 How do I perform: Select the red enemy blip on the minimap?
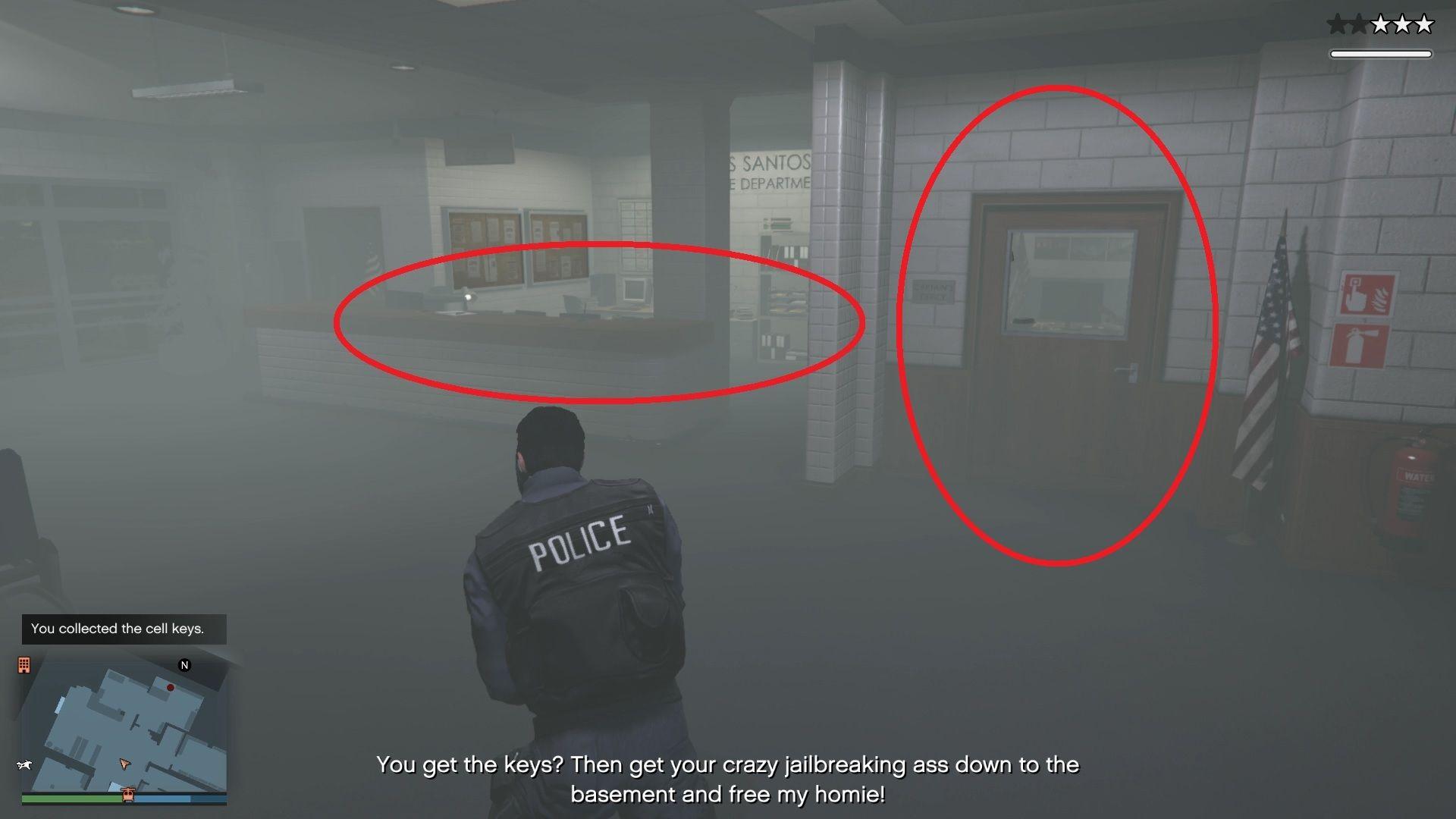[170, 688]
